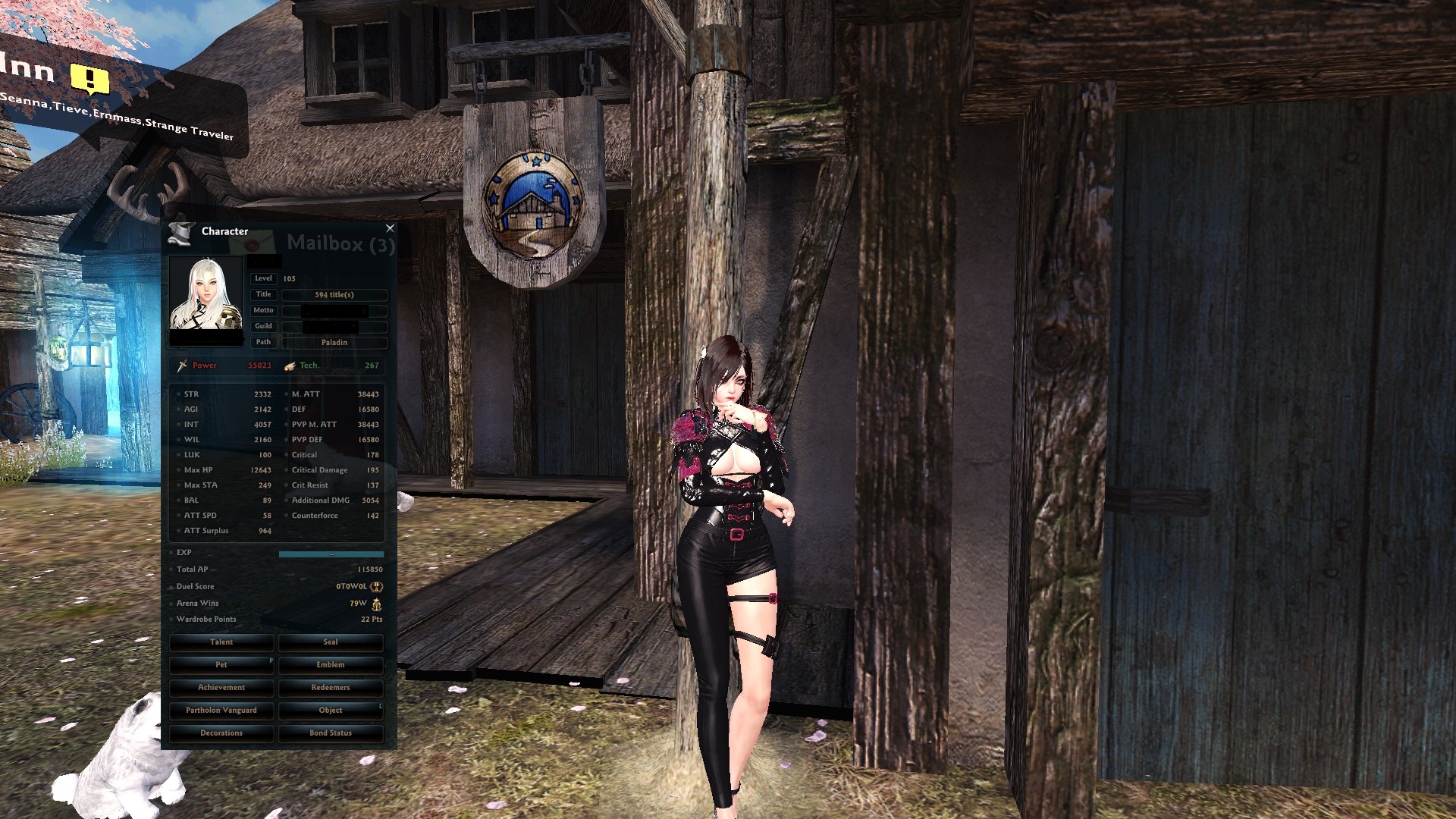Image resolution: width=1456 pixels, height=819 pixels.
Task: Click the P indicator on the Pet button
Action: [x=270, y=660]
